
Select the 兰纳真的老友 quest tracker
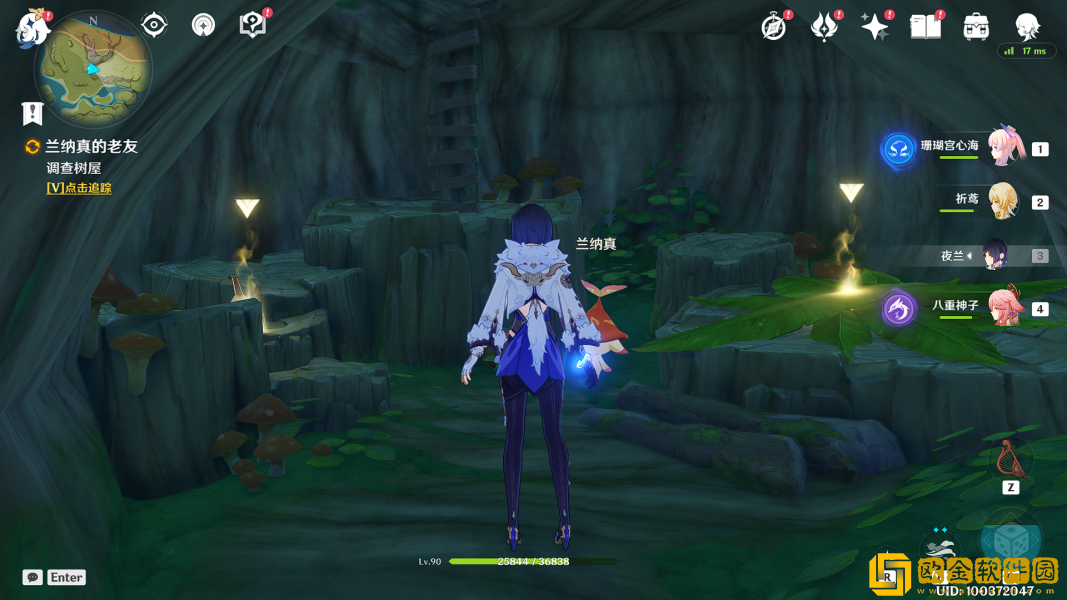90,146
